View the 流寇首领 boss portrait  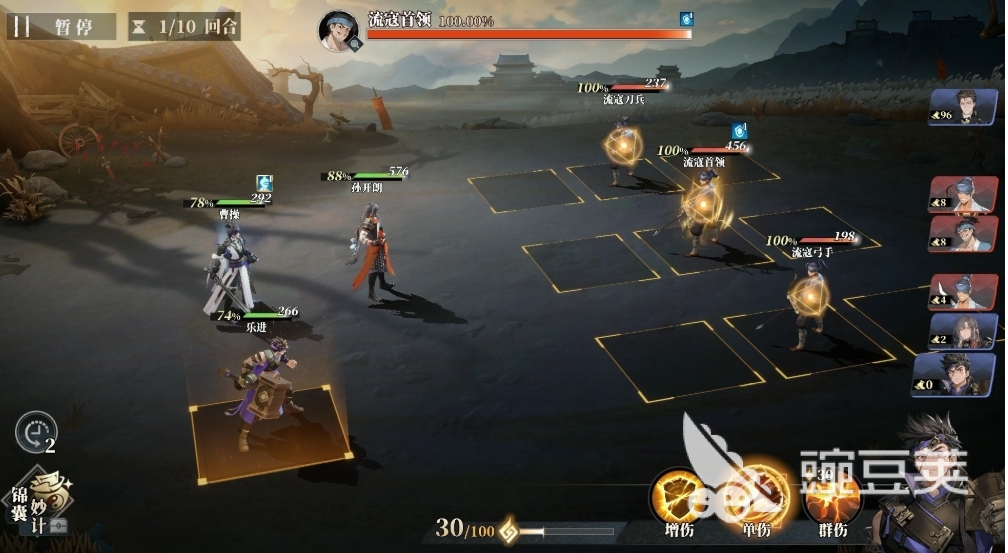[339, 30]
